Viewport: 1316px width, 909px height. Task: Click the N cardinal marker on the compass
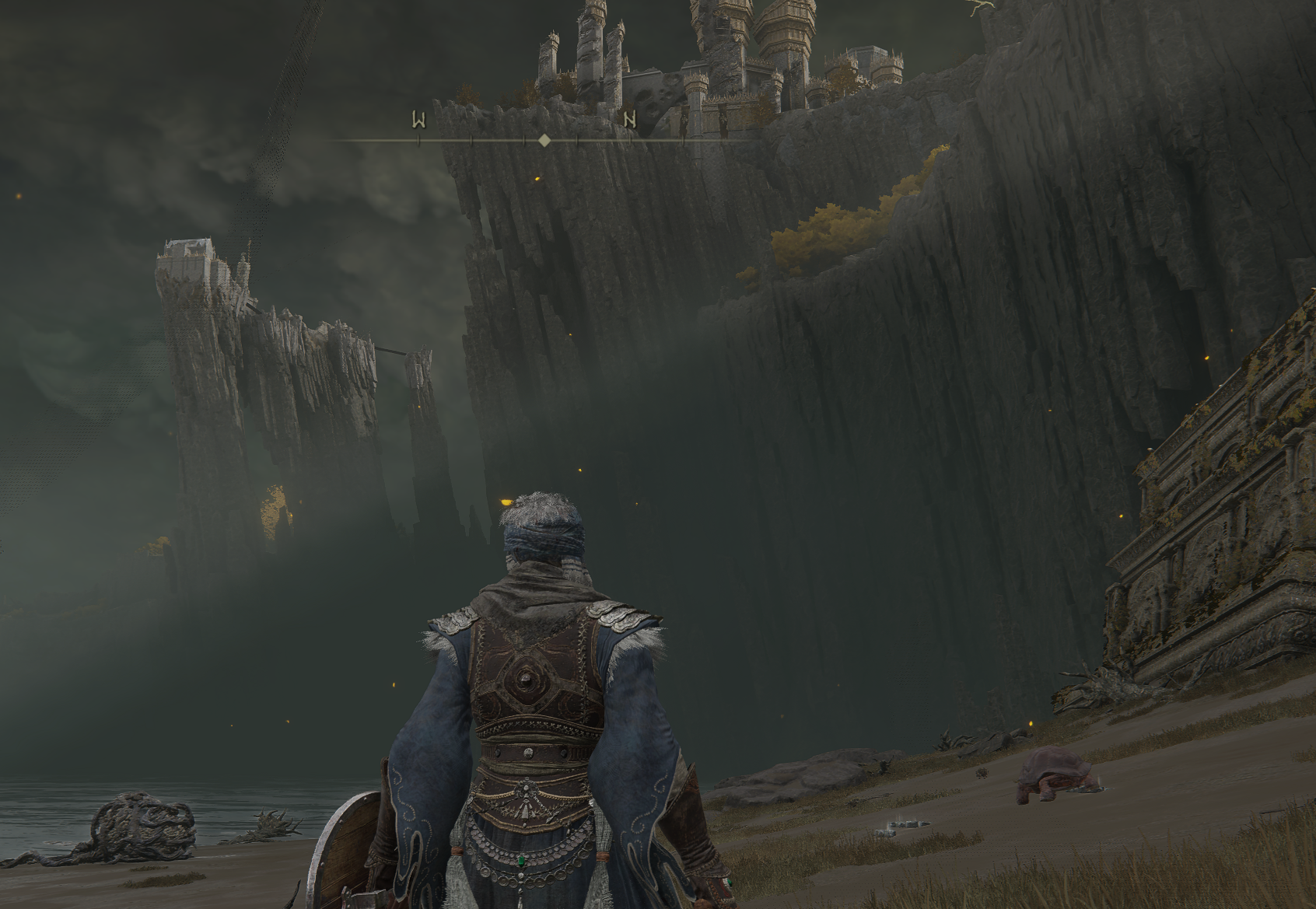630,118
